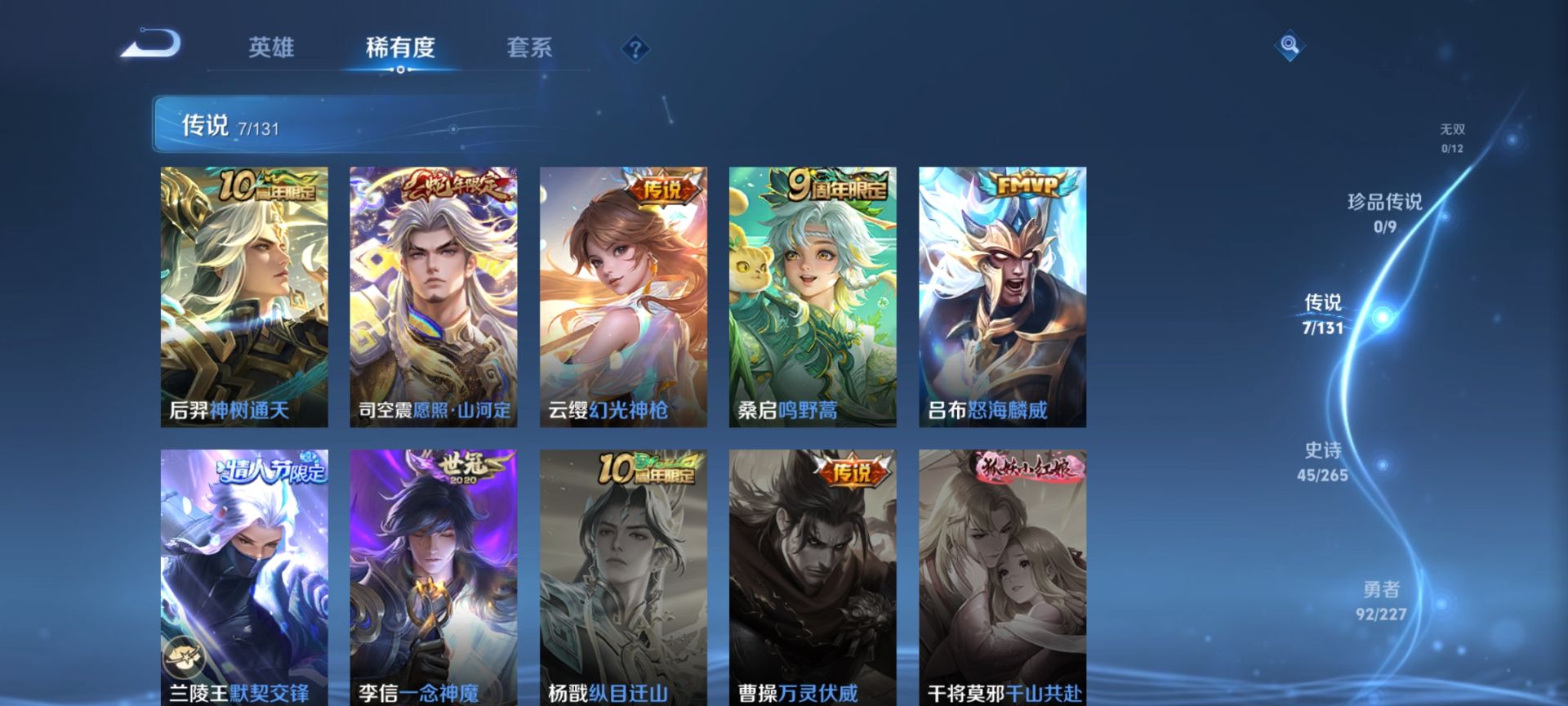The image size is (1568, 706).
Task: Open the 云缨 幻光神枪 skin card
Action: pos(623,297)
